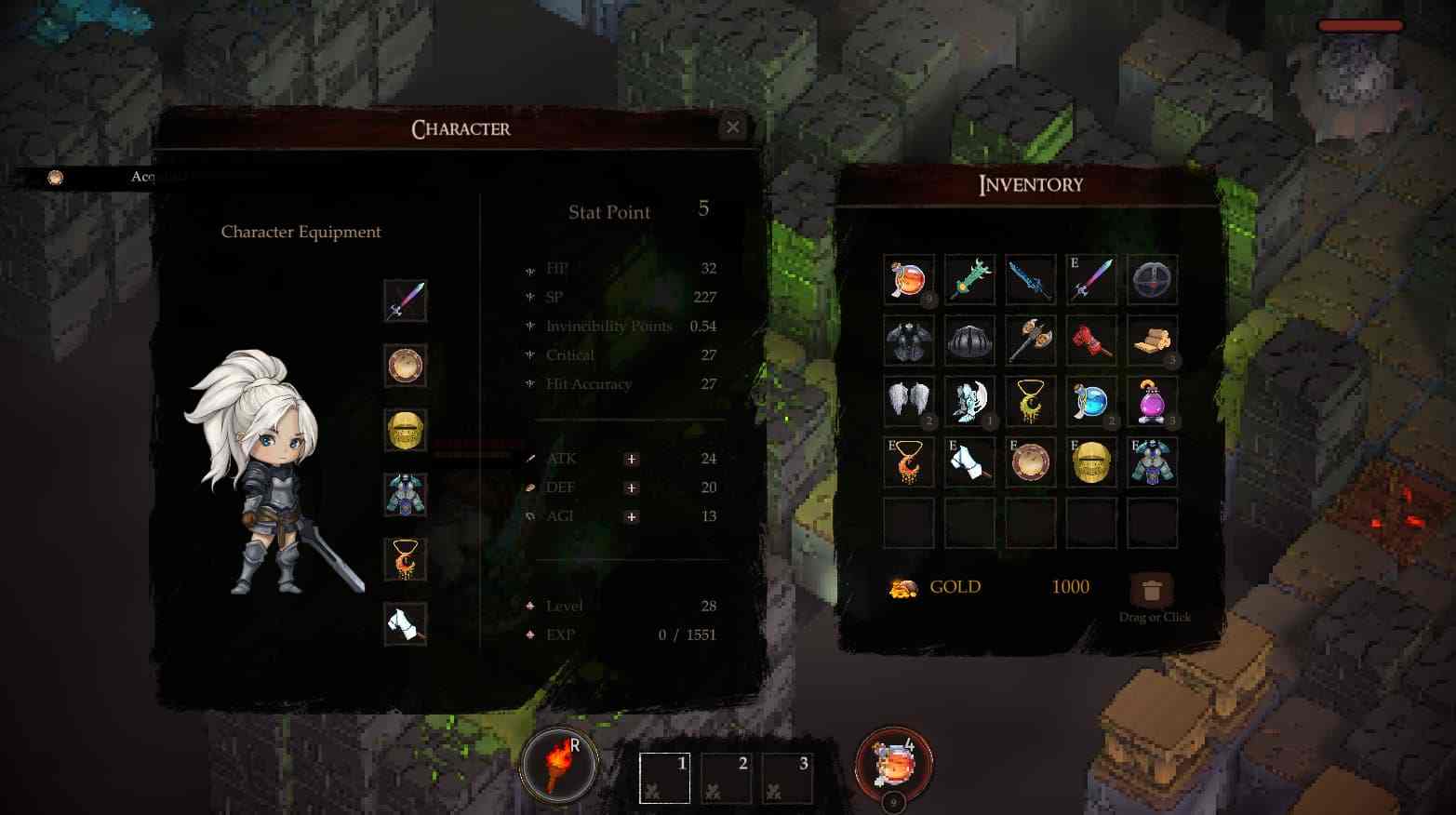Select the white angel wings item
Screen dimensions: 1456x815
[909, 402]
